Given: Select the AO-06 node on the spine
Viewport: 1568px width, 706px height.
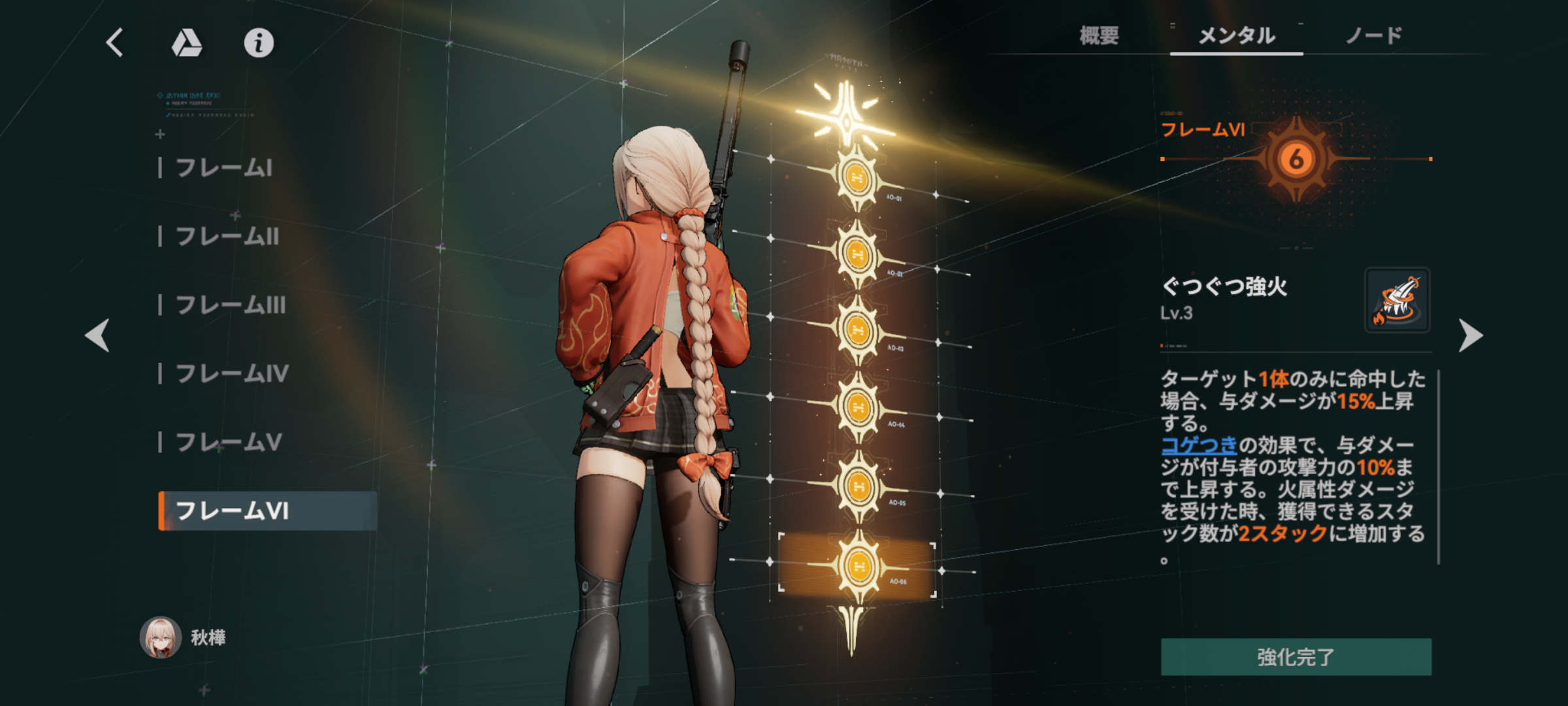Looking at the screenshot, I should 858,566.
